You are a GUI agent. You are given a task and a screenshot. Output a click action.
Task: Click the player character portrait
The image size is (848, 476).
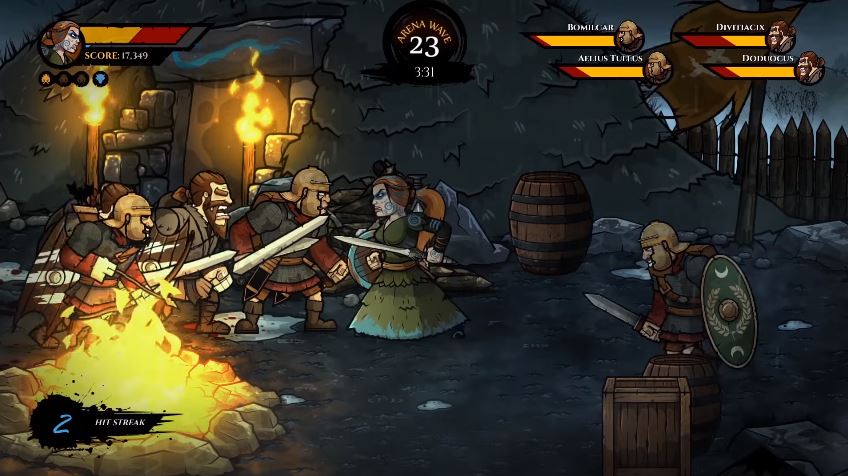tap(63, 44)
